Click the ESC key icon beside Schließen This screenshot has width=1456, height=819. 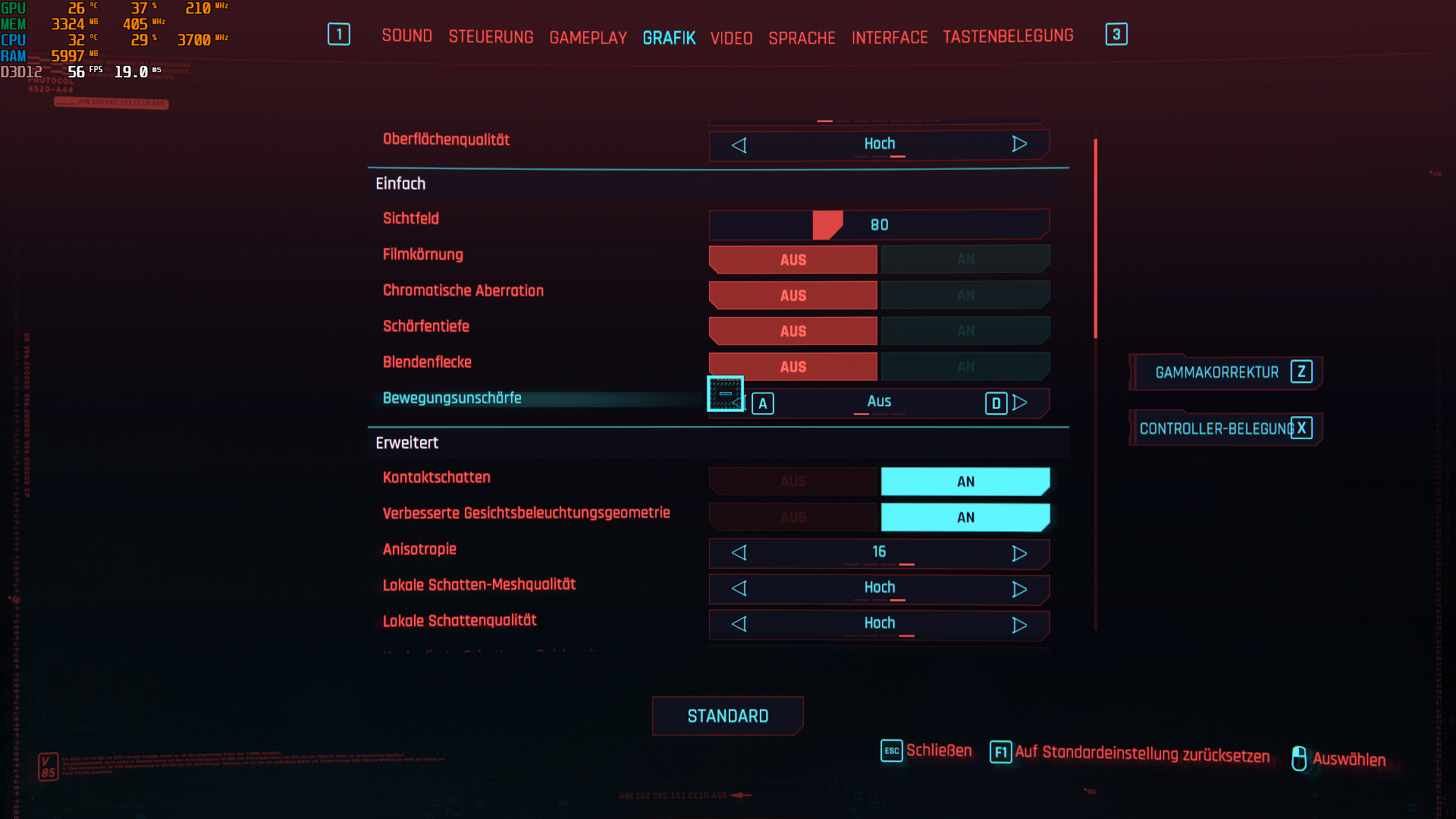pyautogui.click(x=891, y=750)
